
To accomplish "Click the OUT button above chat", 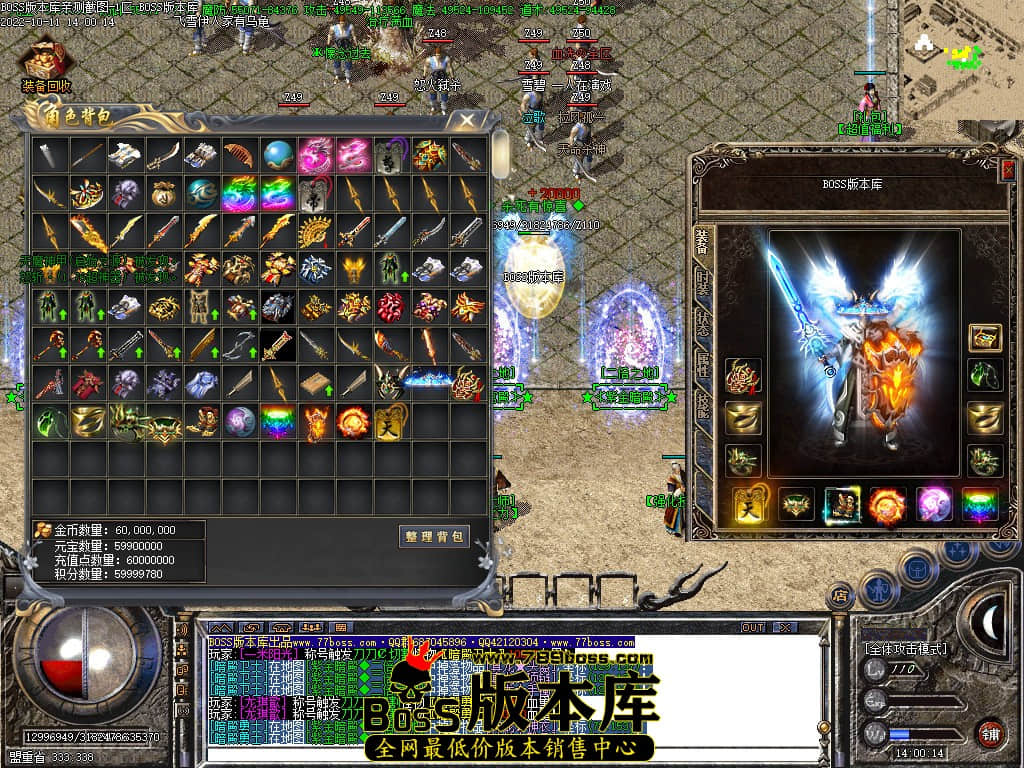I will pyautogui.click(x=752, y=628).
